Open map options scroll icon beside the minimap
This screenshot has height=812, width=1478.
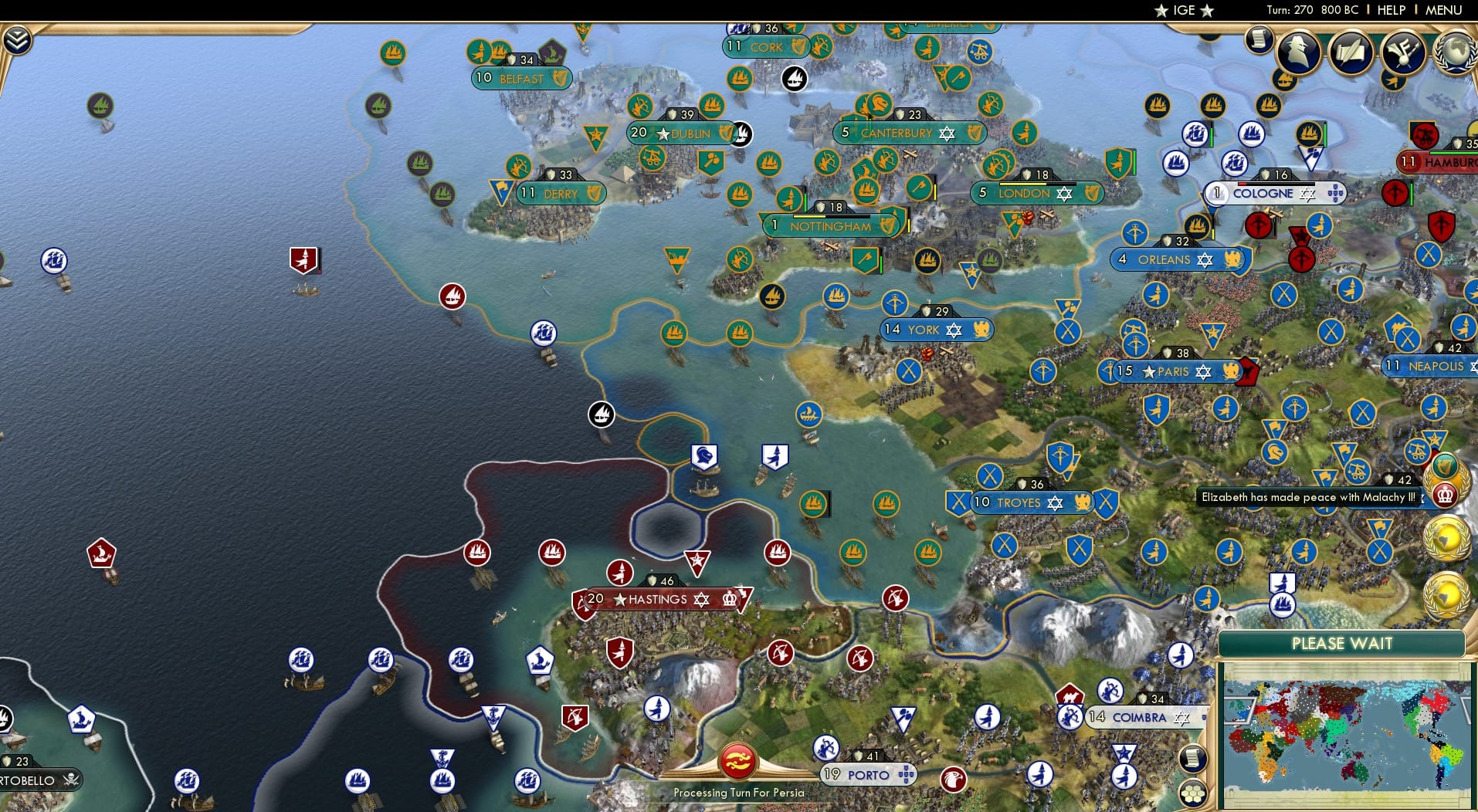pyautogui.click(x=1194, y=759)
